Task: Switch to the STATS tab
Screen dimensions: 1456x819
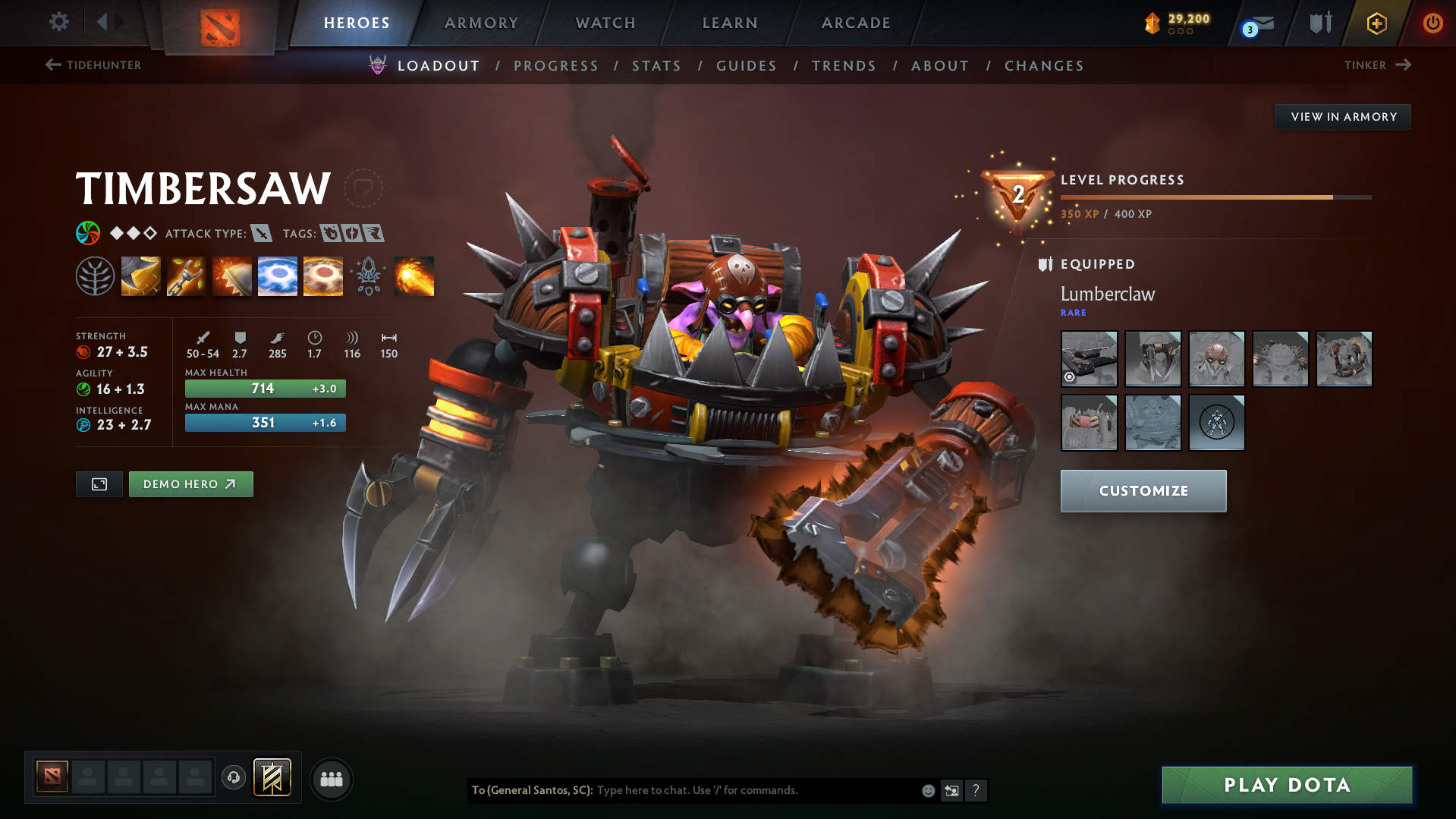Action: point(656,66)
